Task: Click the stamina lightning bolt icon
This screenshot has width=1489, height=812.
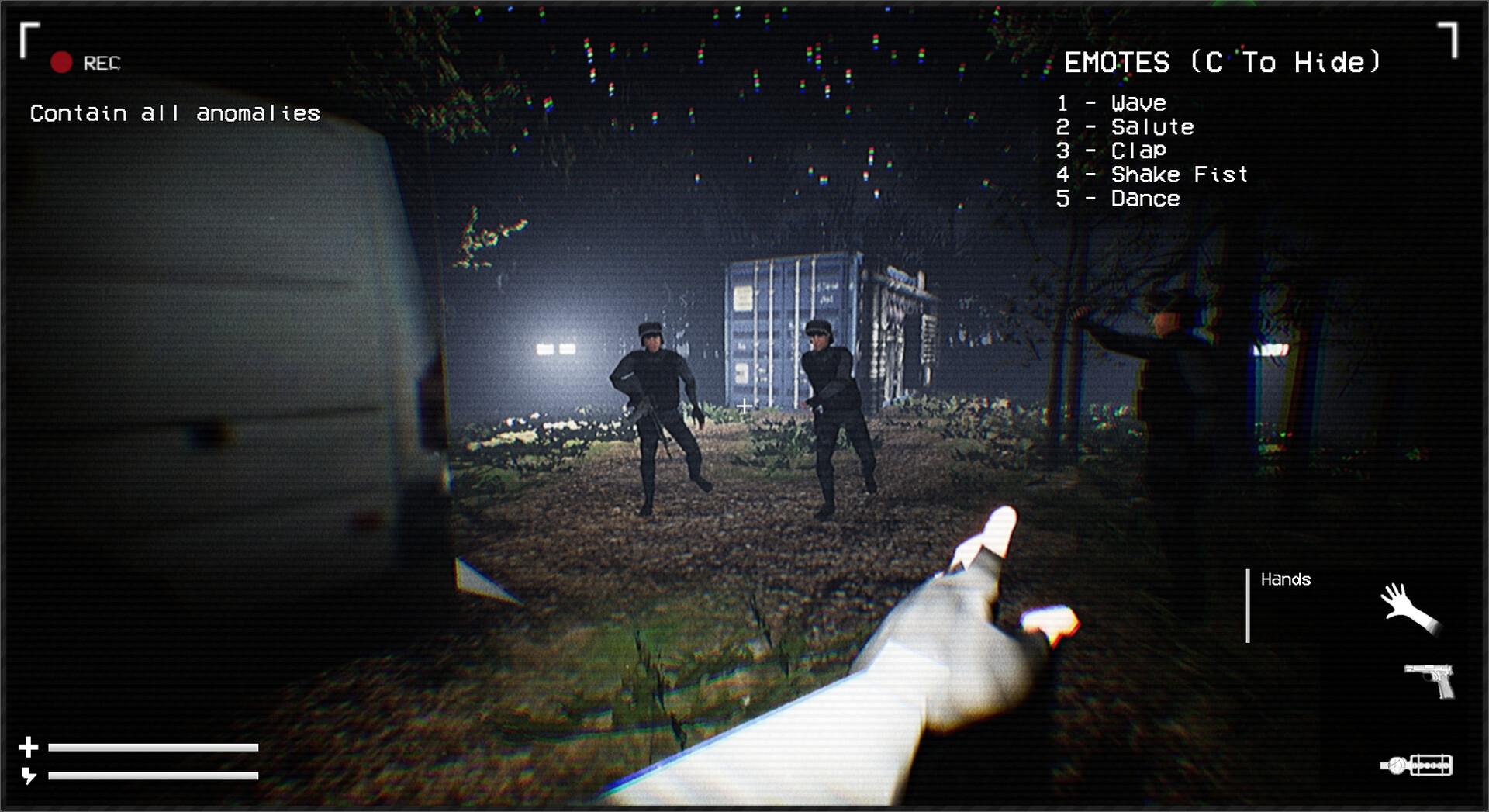Action: point(29,774)
